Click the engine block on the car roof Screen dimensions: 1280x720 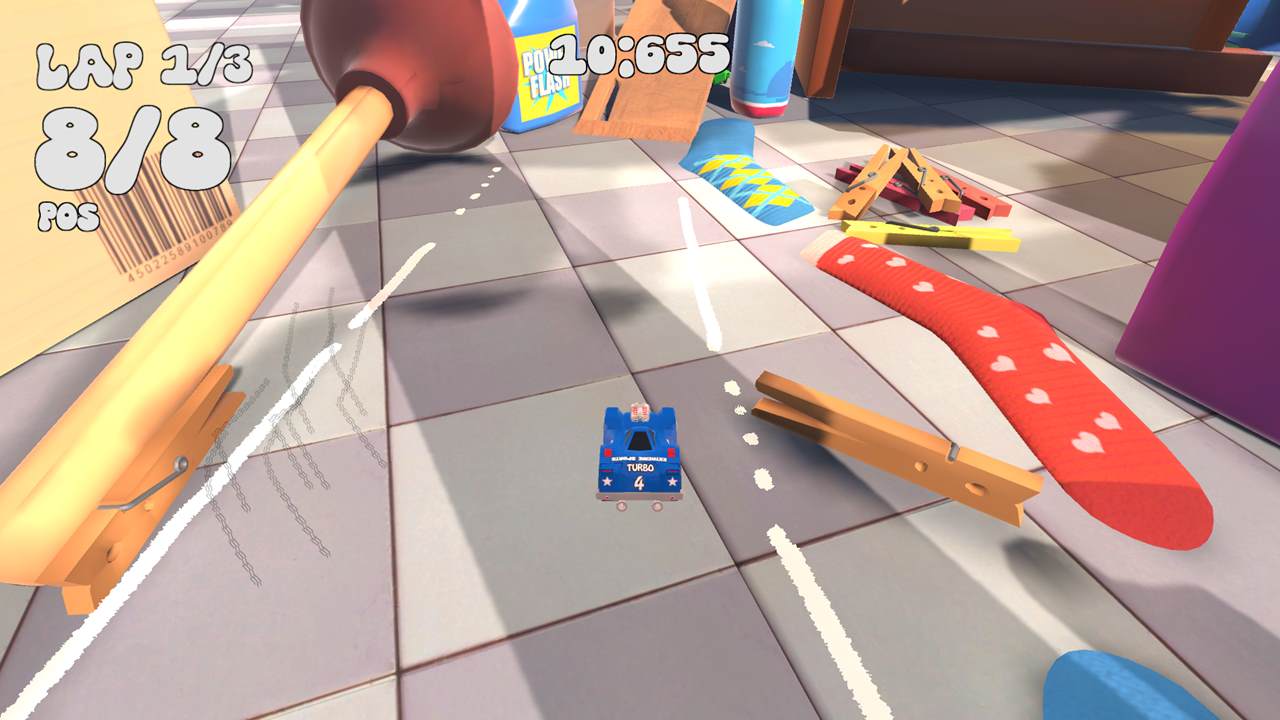coord(638,412)
